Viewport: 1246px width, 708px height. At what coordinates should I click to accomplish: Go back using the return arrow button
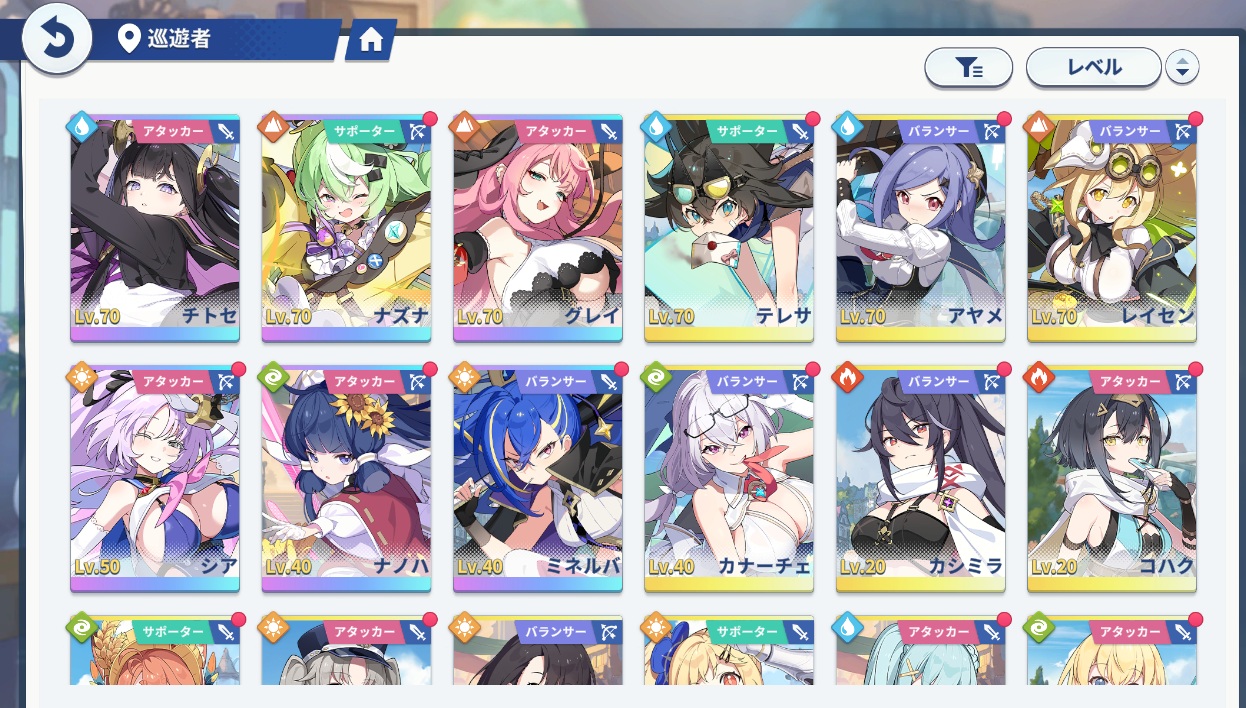57,40
